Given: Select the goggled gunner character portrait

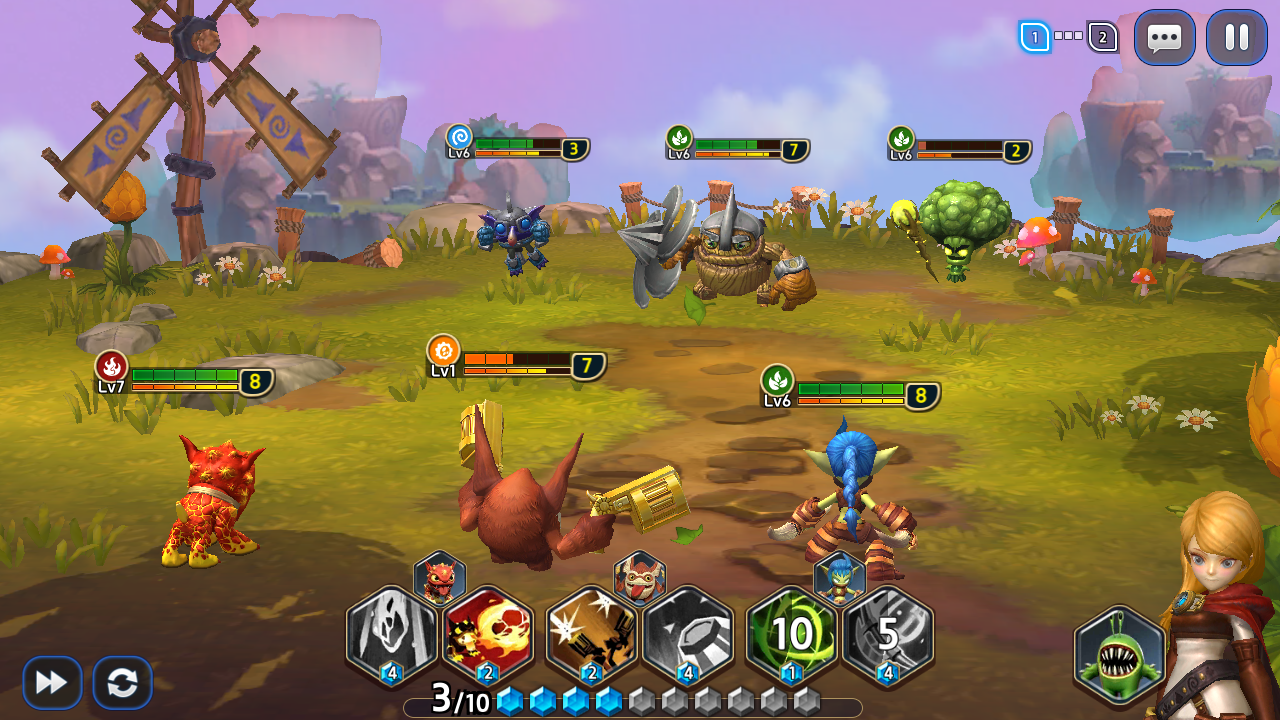Looking at the screenshot, I should coord(640,577).
